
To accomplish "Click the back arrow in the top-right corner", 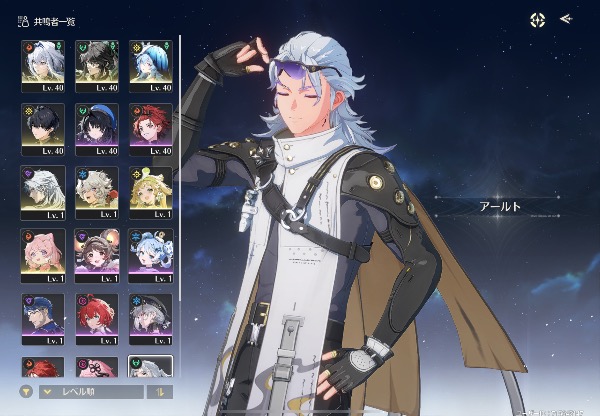I will pos(566,18).
